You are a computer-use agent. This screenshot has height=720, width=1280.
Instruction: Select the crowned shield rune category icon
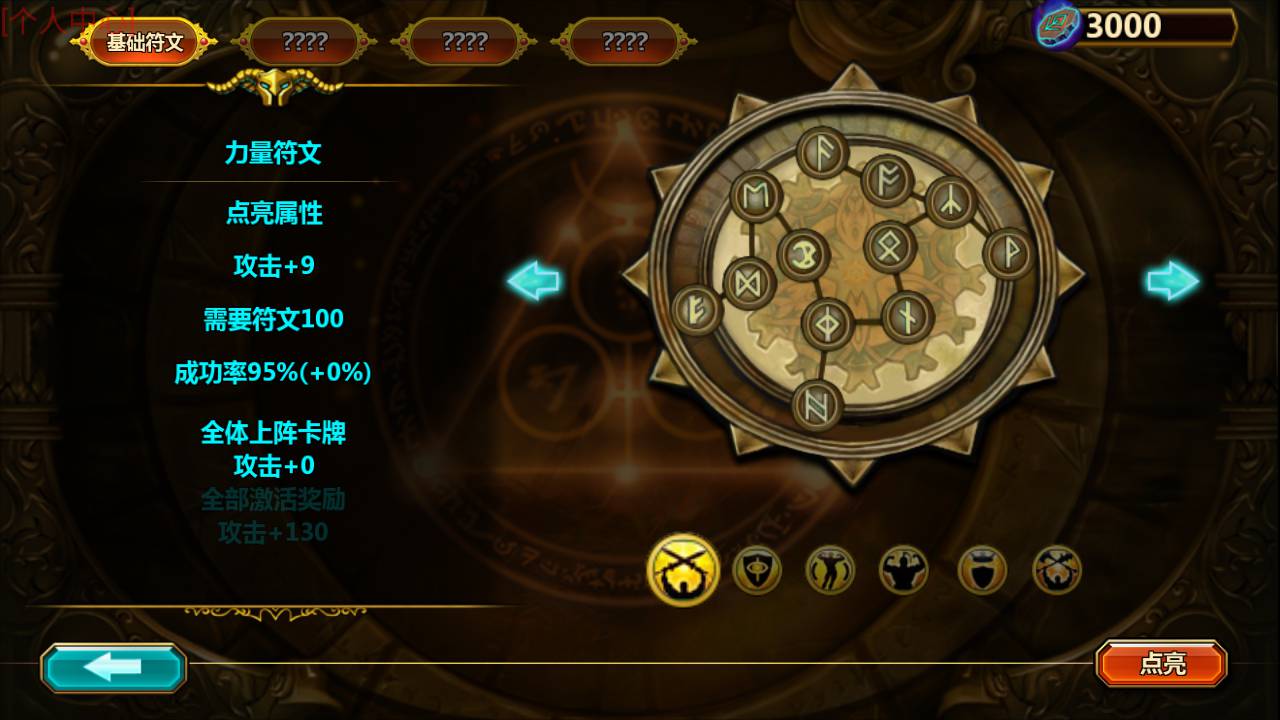(981, 569)
